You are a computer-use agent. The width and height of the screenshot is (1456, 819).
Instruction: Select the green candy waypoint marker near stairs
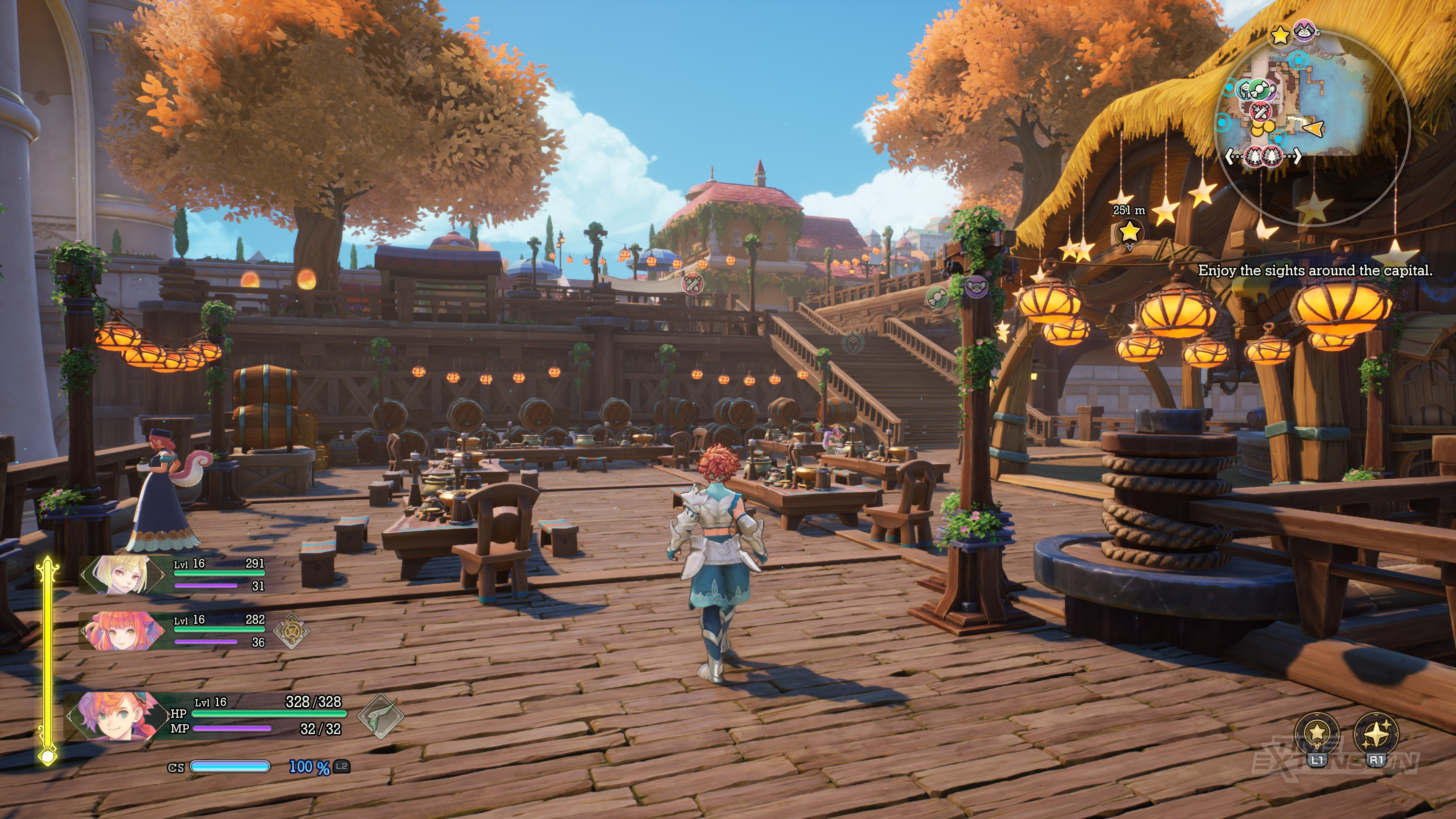937,296
